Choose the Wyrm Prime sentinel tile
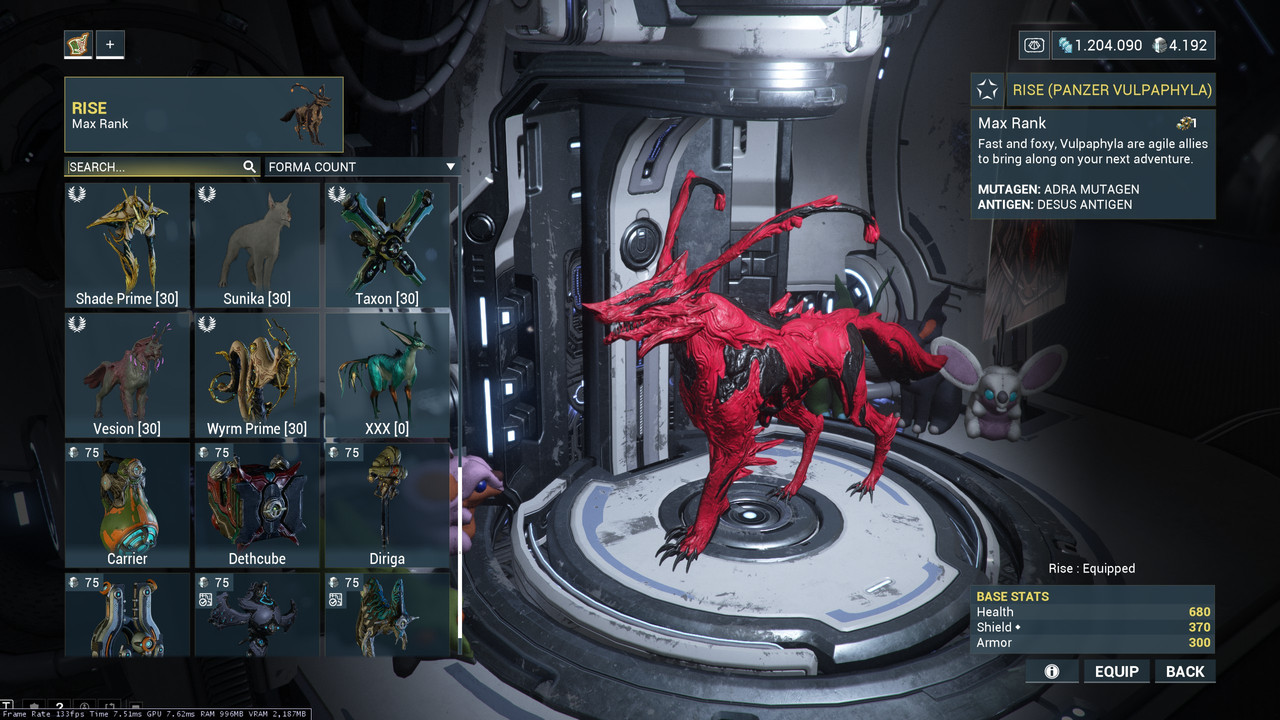 click(x=257, y=375)
